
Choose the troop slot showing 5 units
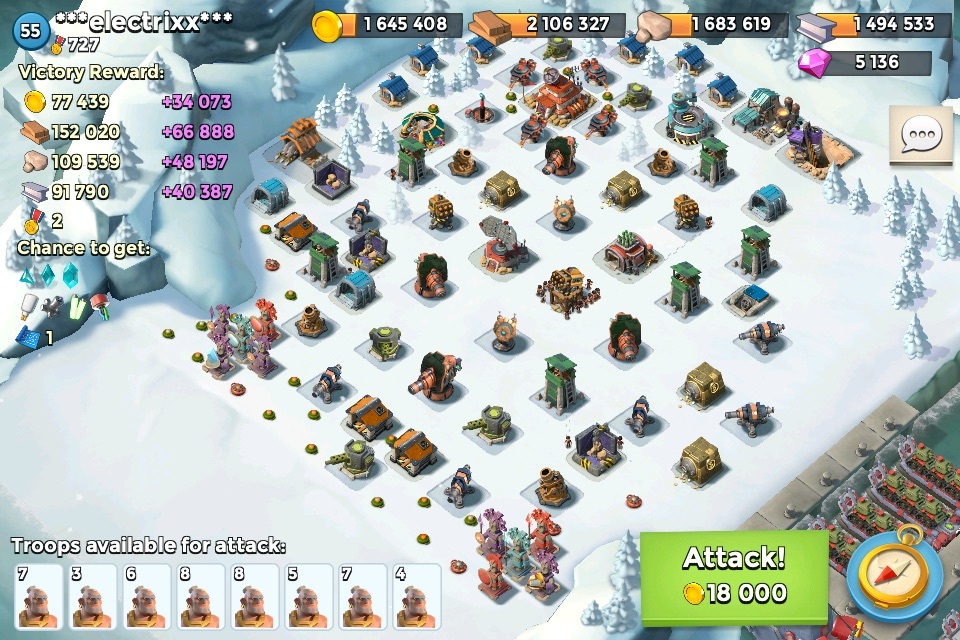pos(308,596)
